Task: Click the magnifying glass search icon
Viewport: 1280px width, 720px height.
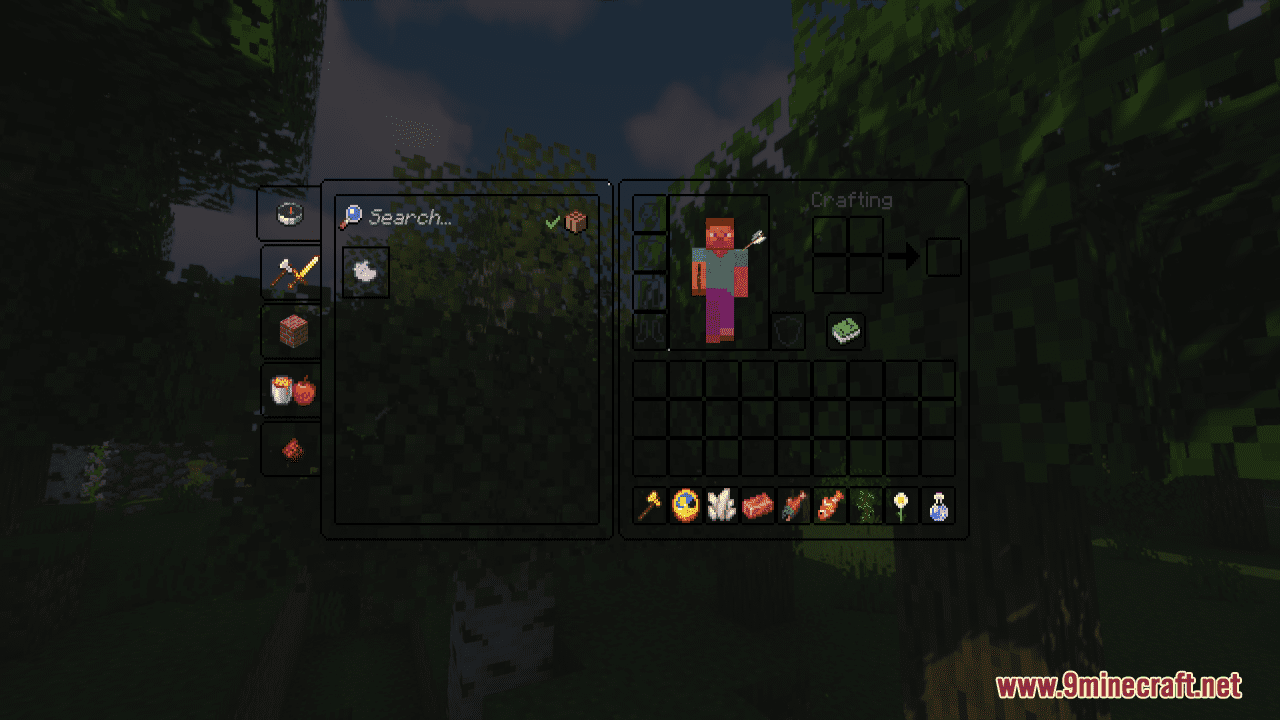Action: [352, 218]
